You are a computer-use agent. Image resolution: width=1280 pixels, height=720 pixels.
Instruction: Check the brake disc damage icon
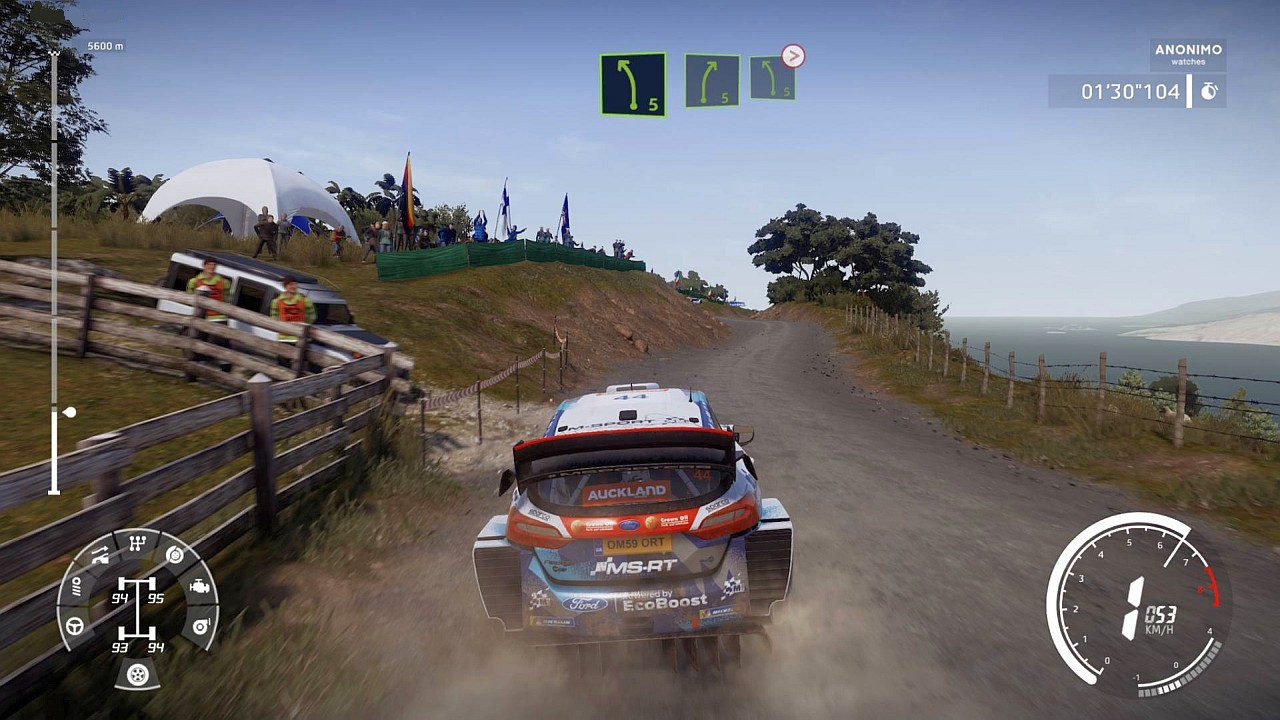[175, 555]
